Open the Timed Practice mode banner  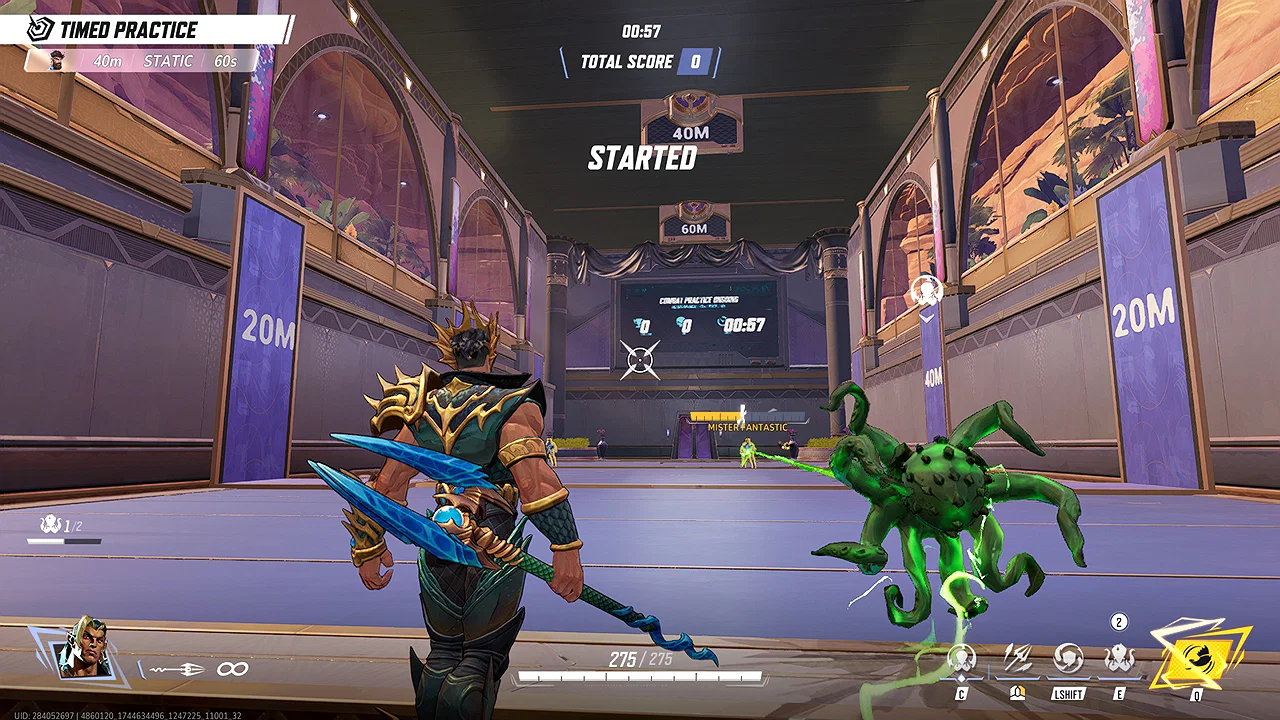point(128,30)
